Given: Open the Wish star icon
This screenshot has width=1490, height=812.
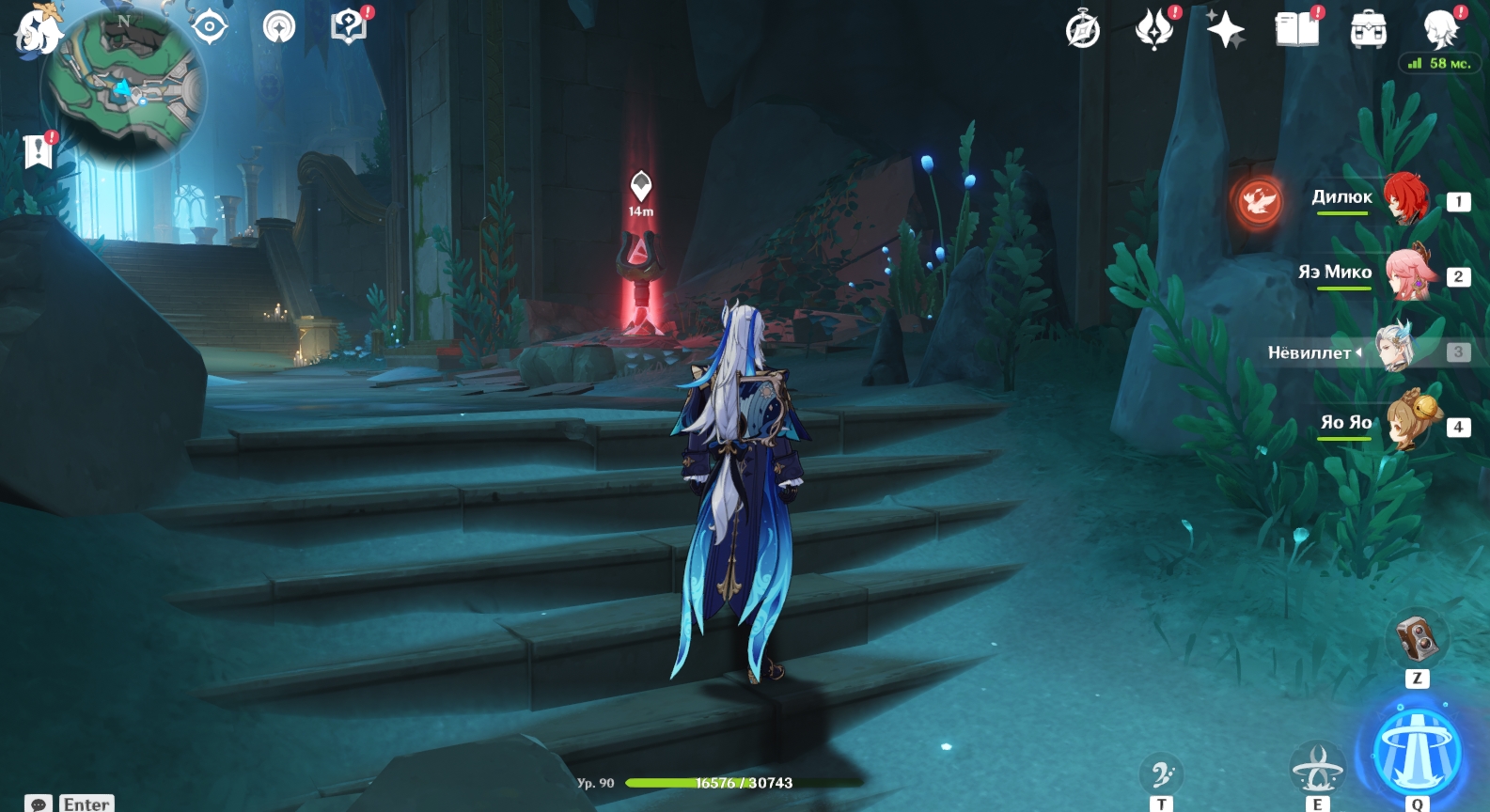Looking at the screenshot, I should 1225,30.
